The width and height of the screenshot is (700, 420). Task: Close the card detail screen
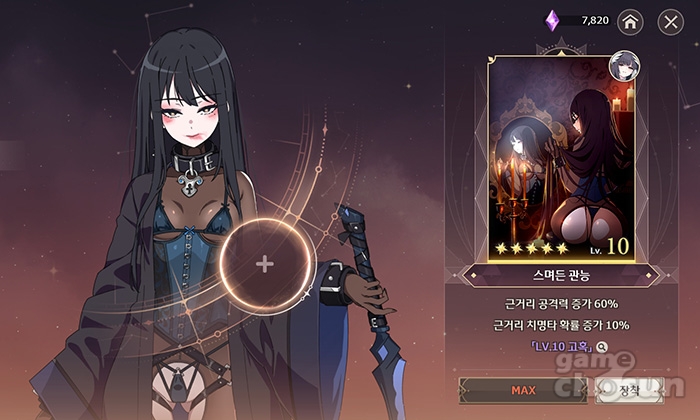point(670,21)
